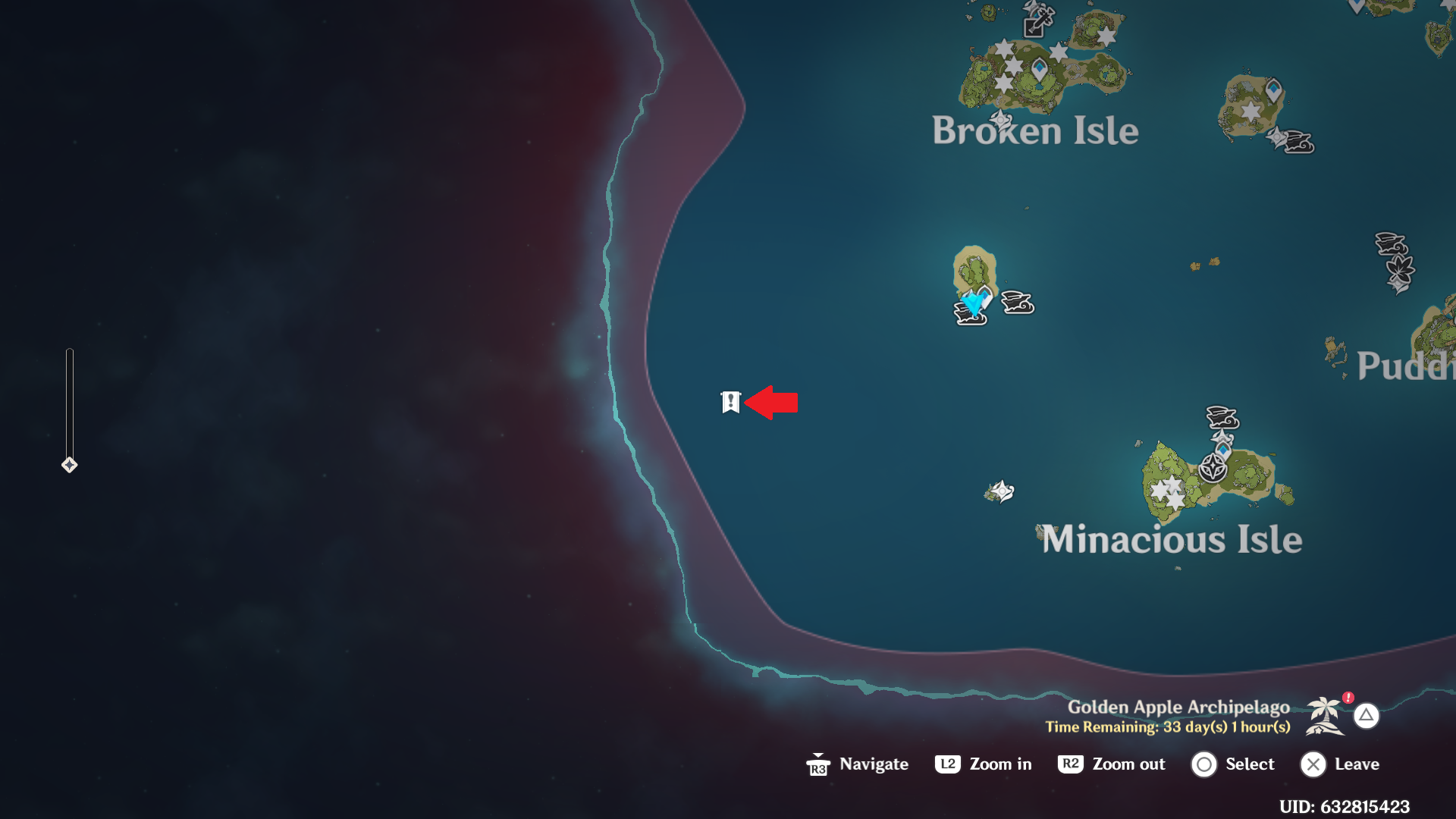The width and height of the screenshot is (1456, 819).
Task: Select the blue player position arrow on the small island
Action: [x=974, y=304]
